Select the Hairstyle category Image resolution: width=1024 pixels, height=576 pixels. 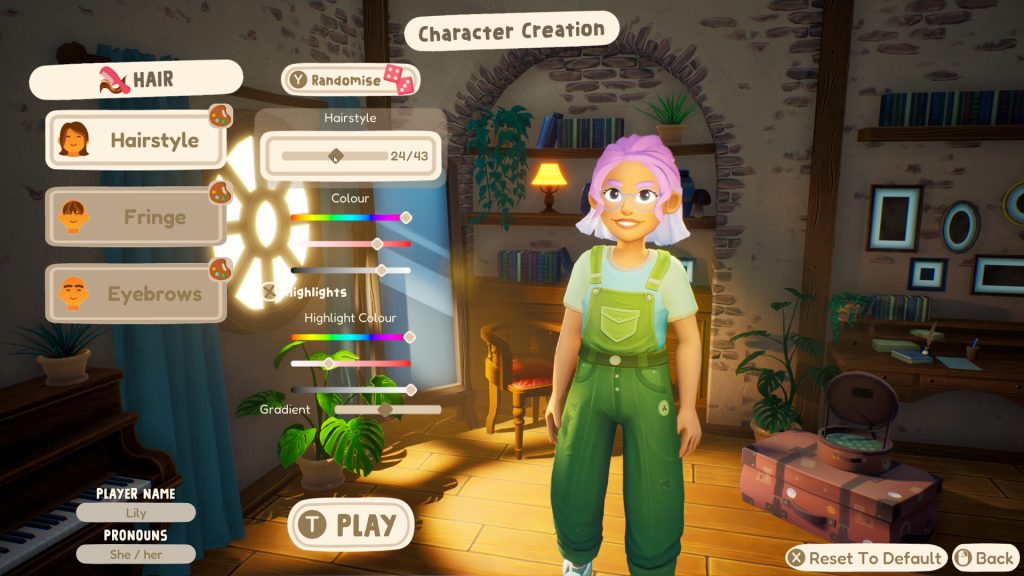[x=136, y=140]
